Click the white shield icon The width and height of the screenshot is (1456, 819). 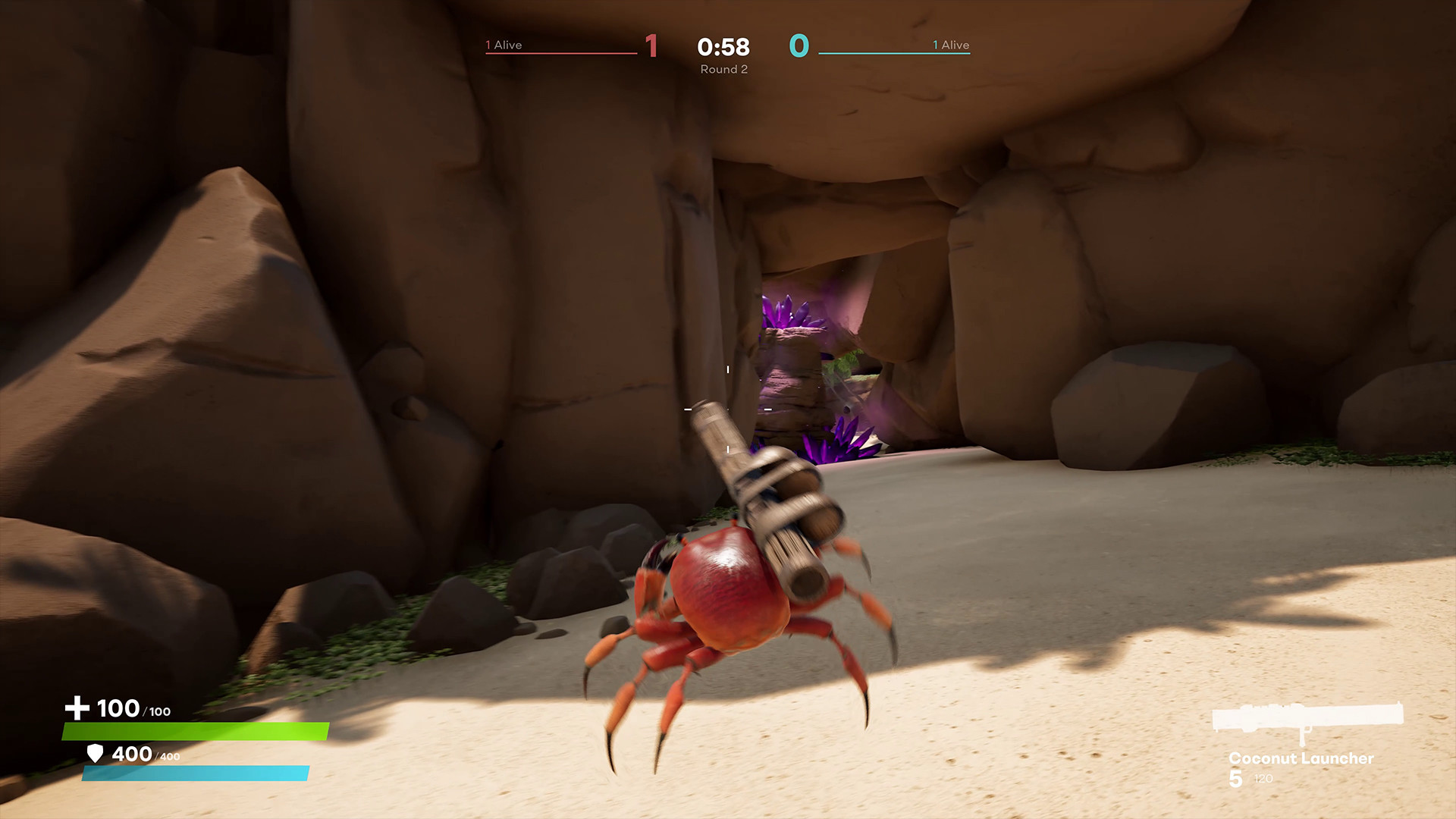click(94, 755)
